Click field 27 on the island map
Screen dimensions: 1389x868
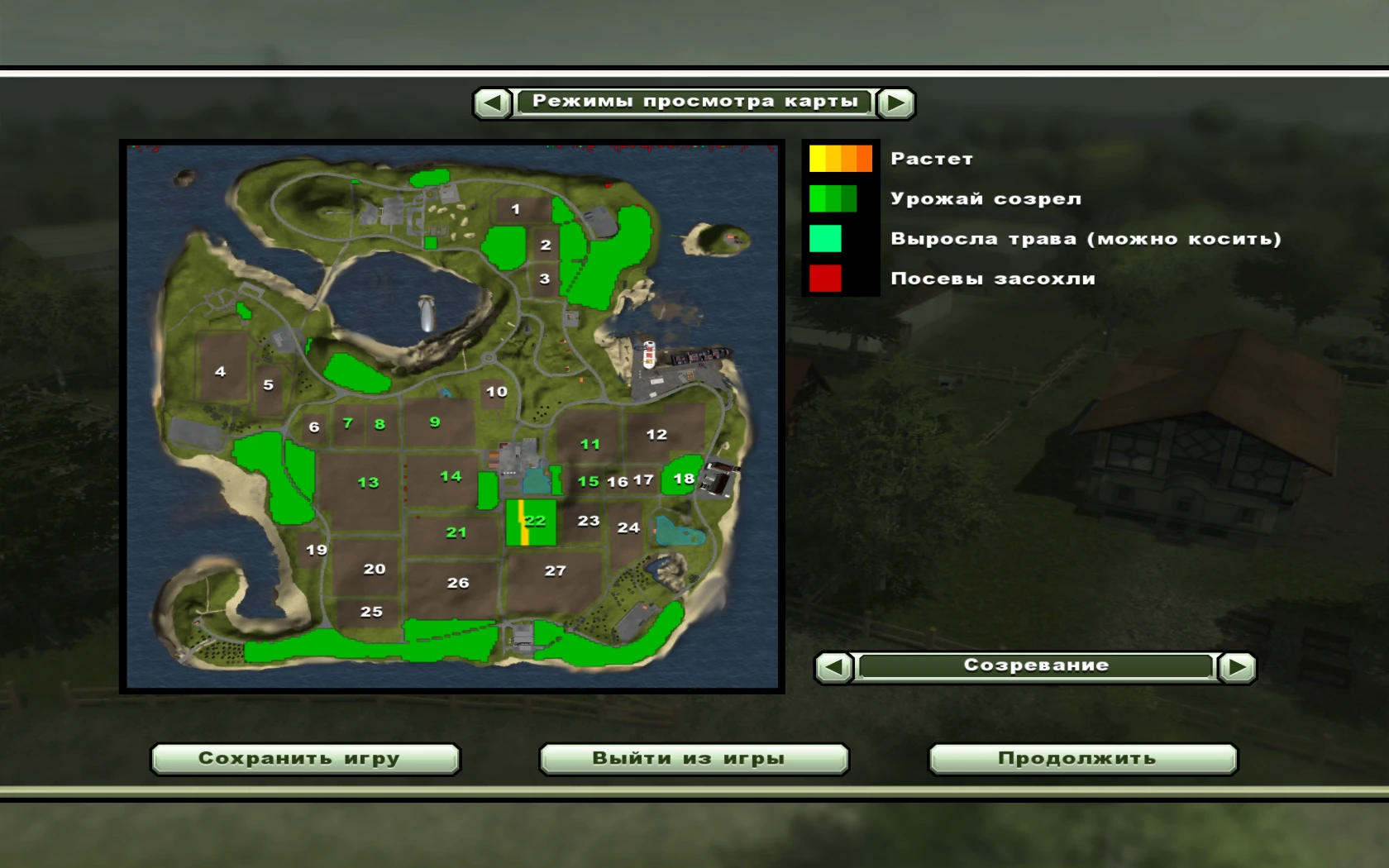555,569
